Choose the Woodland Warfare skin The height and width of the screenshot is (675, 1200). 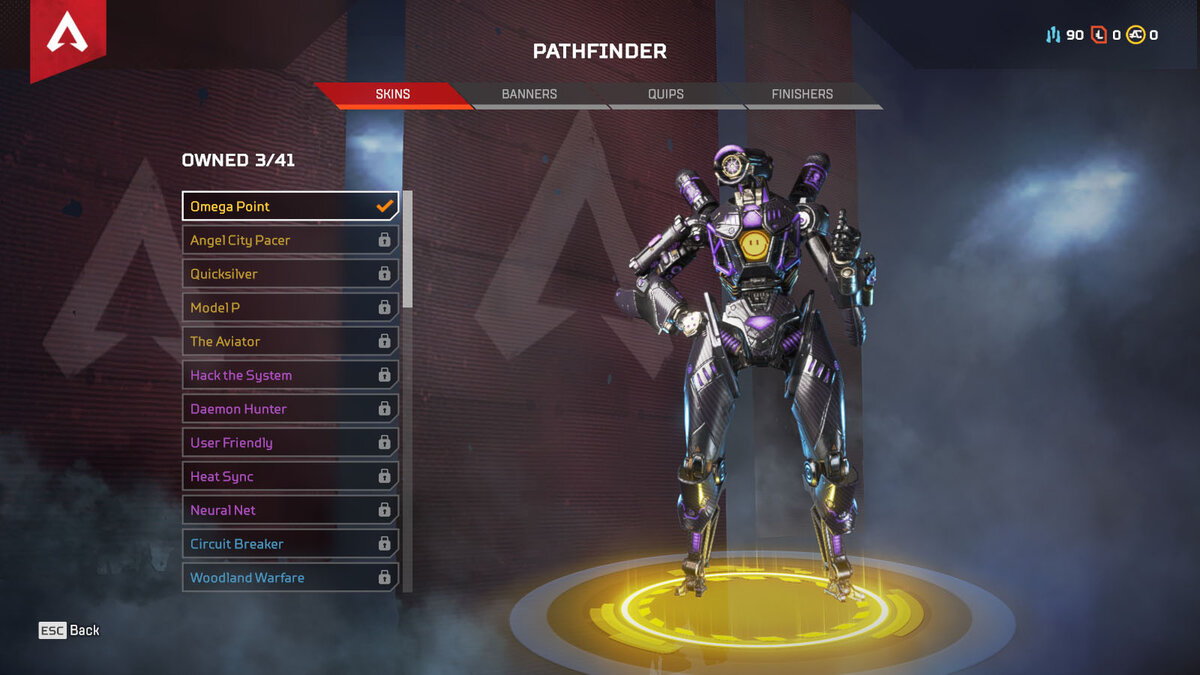pos(290,578)
